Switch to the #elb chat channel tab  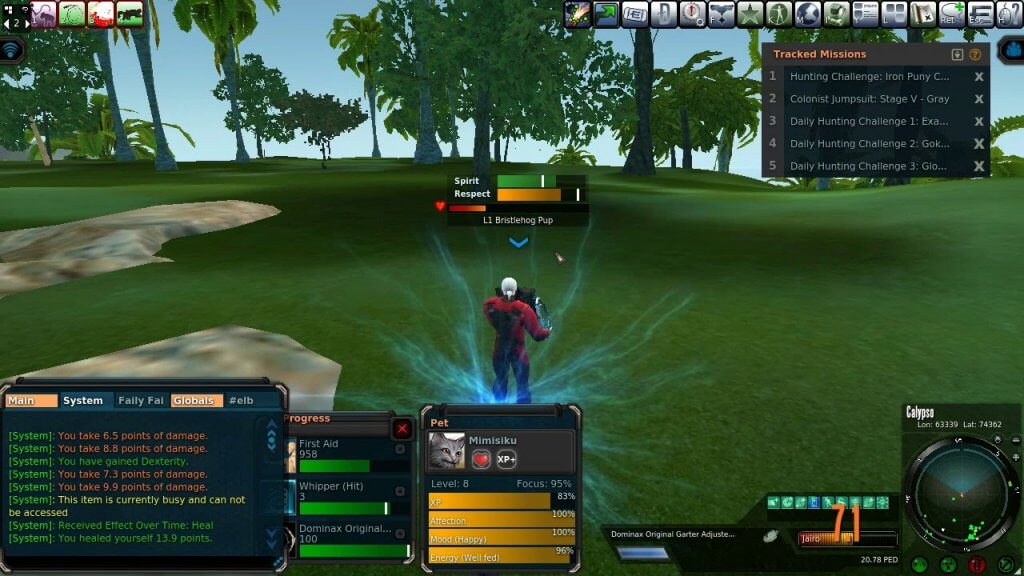pyautogui.click(x=240, y=400)
